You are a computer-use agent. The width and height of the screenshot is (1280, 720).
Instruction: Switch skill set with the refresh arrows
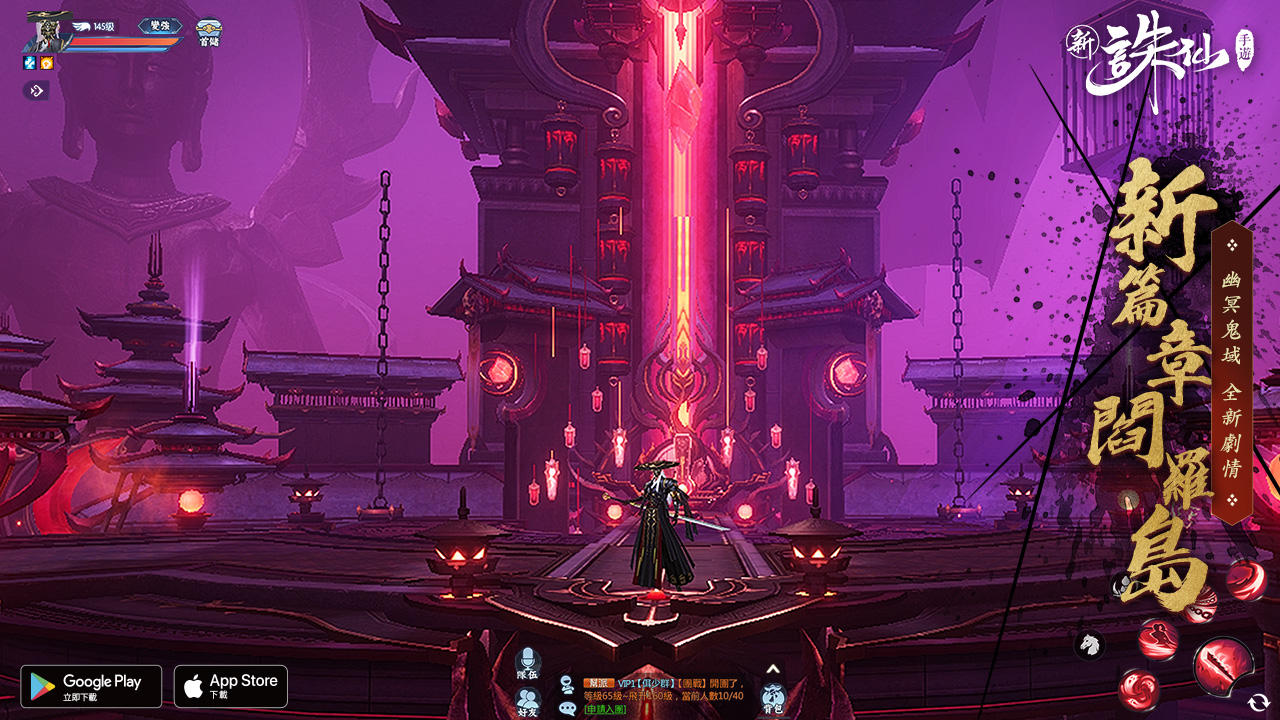(1259, 703)
